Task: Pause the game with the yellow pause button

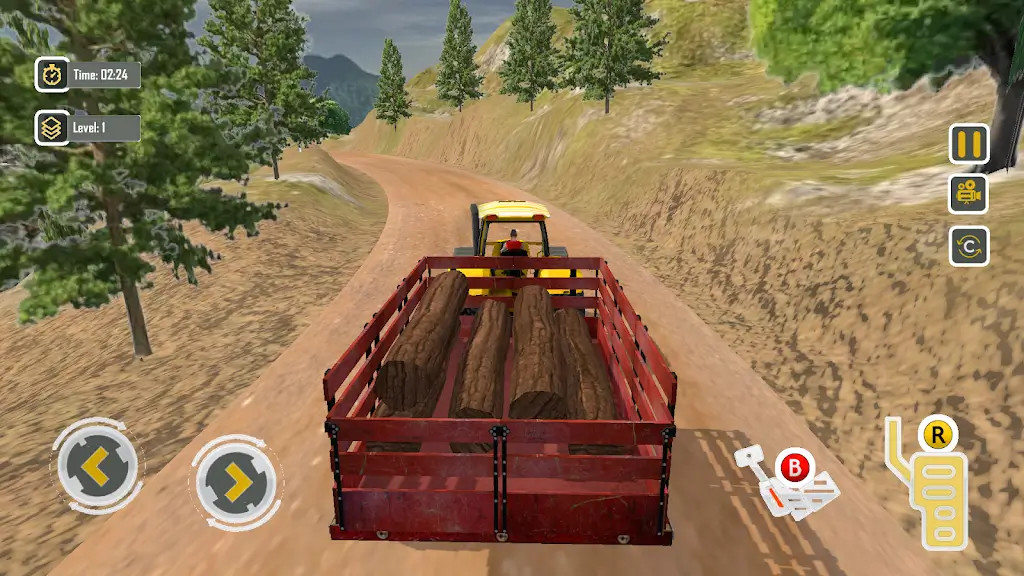Action: point(968,144)
